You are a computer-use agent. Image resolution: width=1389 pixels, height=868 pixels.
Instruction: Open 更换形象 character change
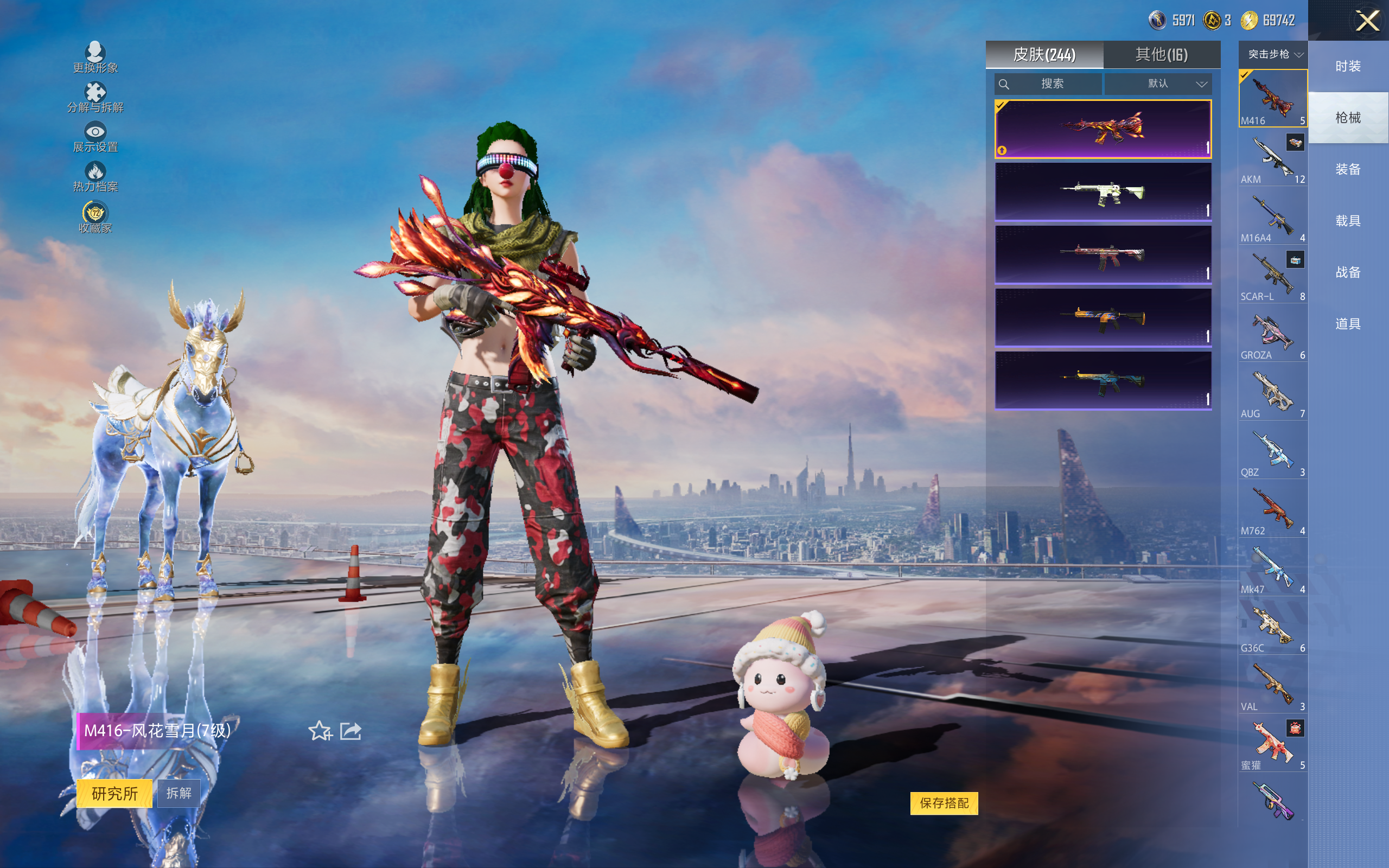pyautogui.click(x=95, y=58)
